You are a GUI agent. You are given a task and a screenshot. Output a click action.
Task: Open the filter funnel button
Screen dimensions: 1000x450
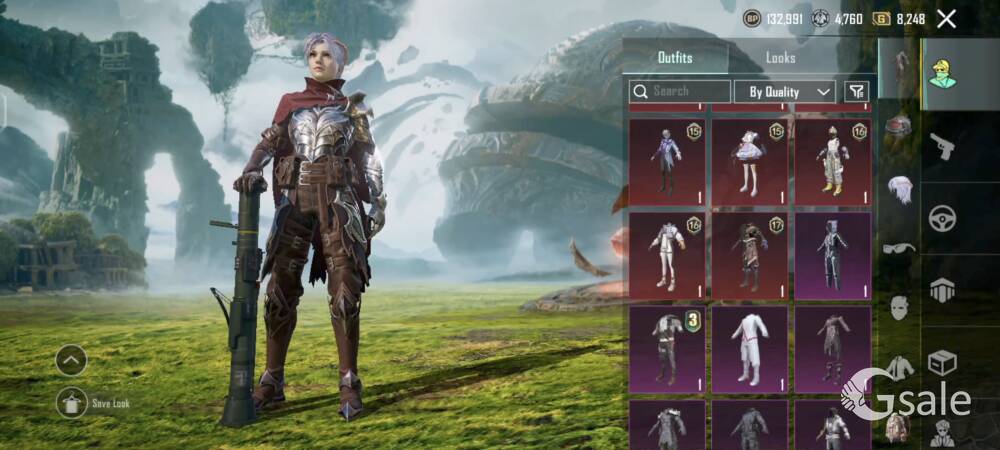856,91
